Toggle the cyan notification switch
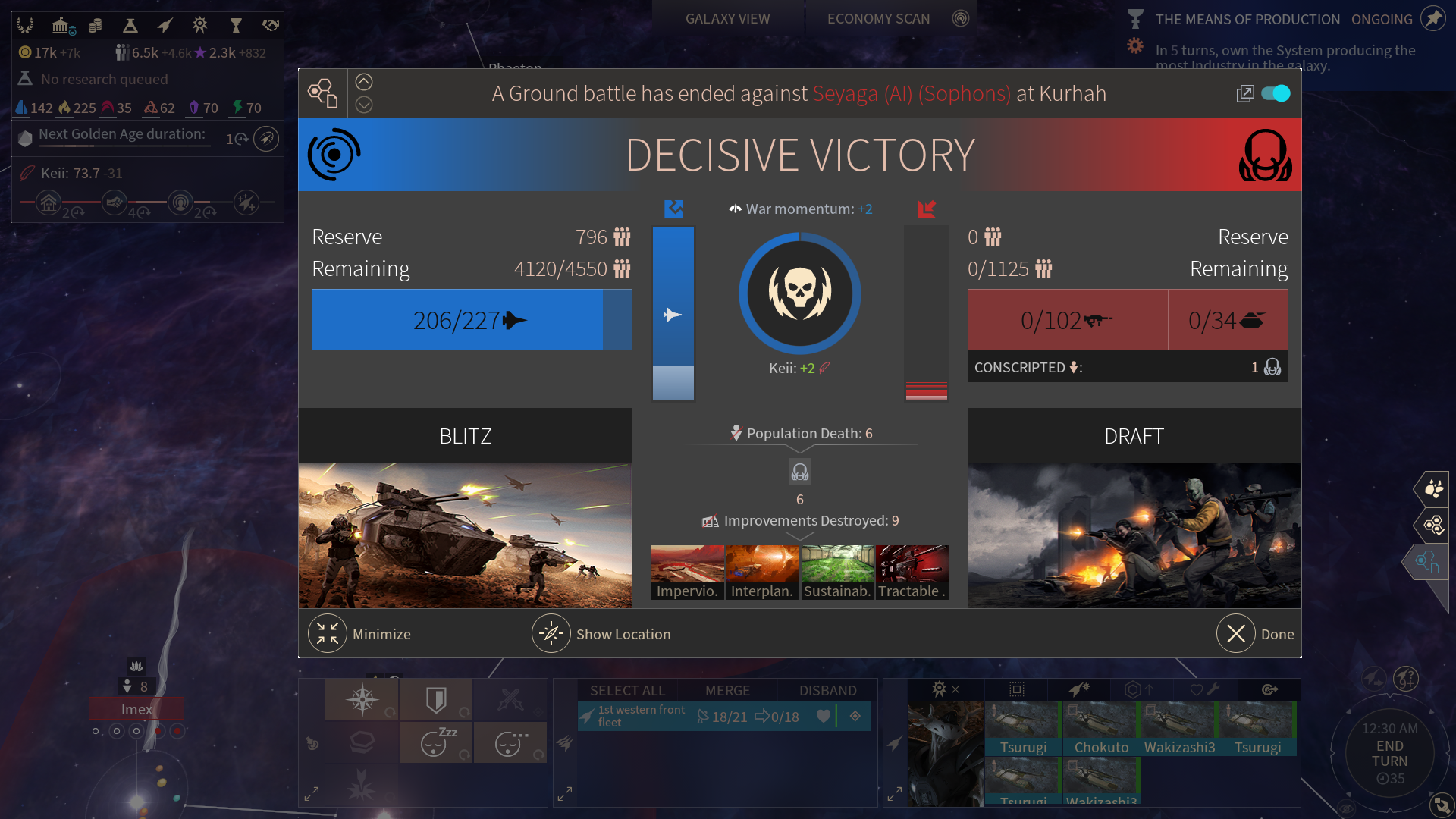 click(x=1276, y=93)
